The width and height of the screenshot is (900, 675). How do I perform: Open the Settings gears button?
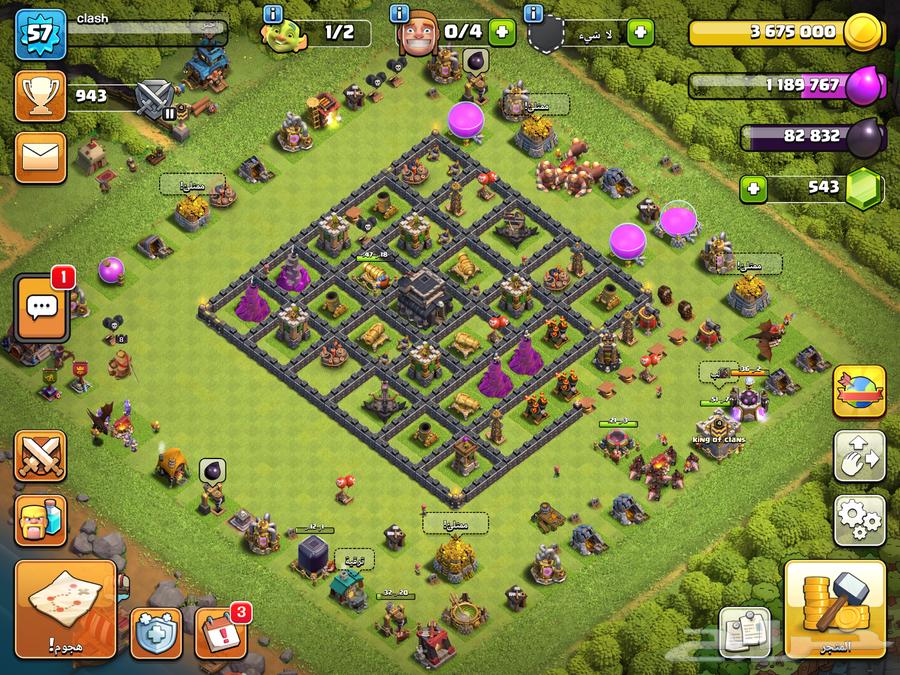coord(859,519)
